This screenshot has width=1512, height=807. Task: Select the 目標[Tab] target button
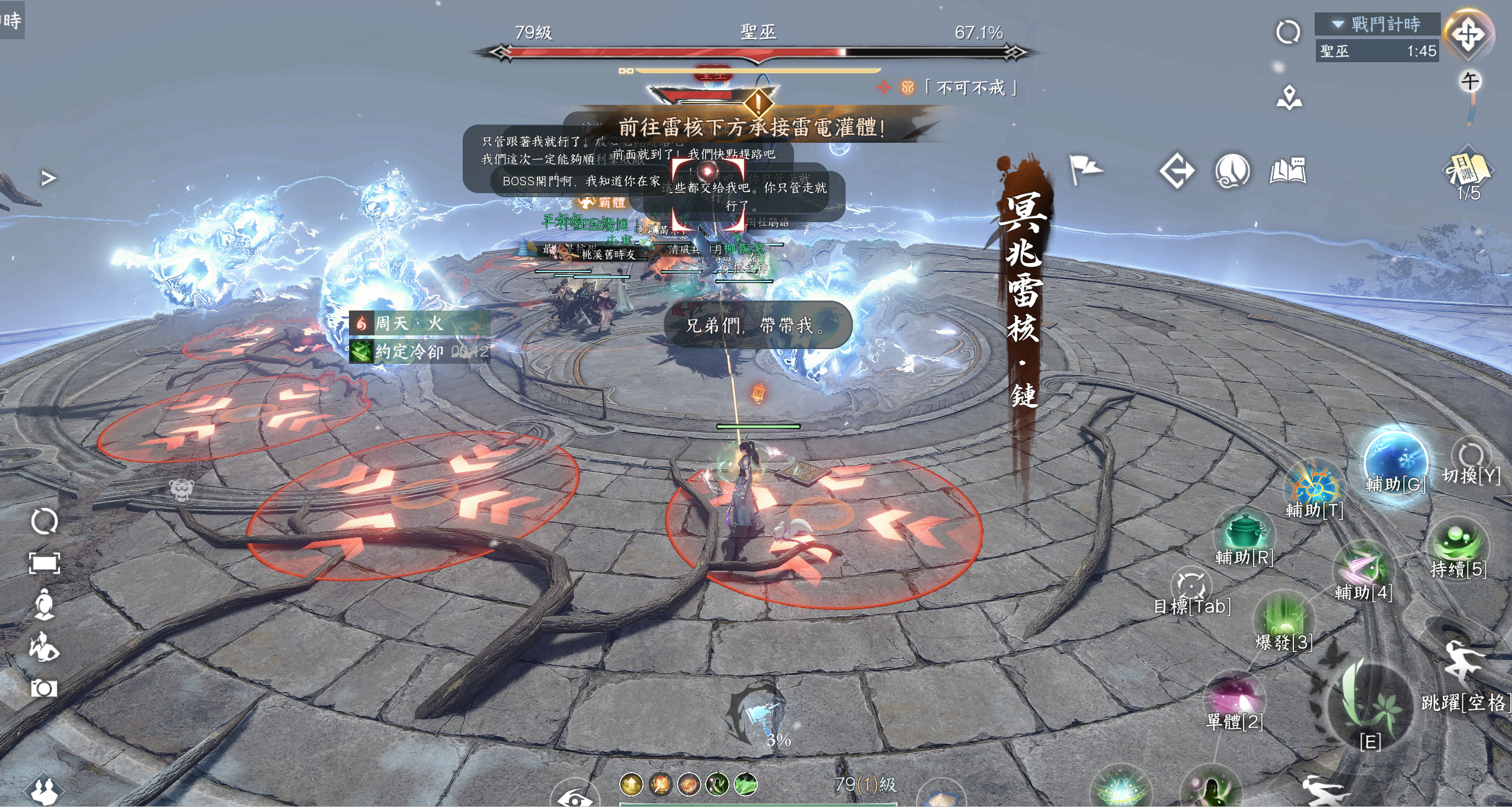tap(1191, 585)
